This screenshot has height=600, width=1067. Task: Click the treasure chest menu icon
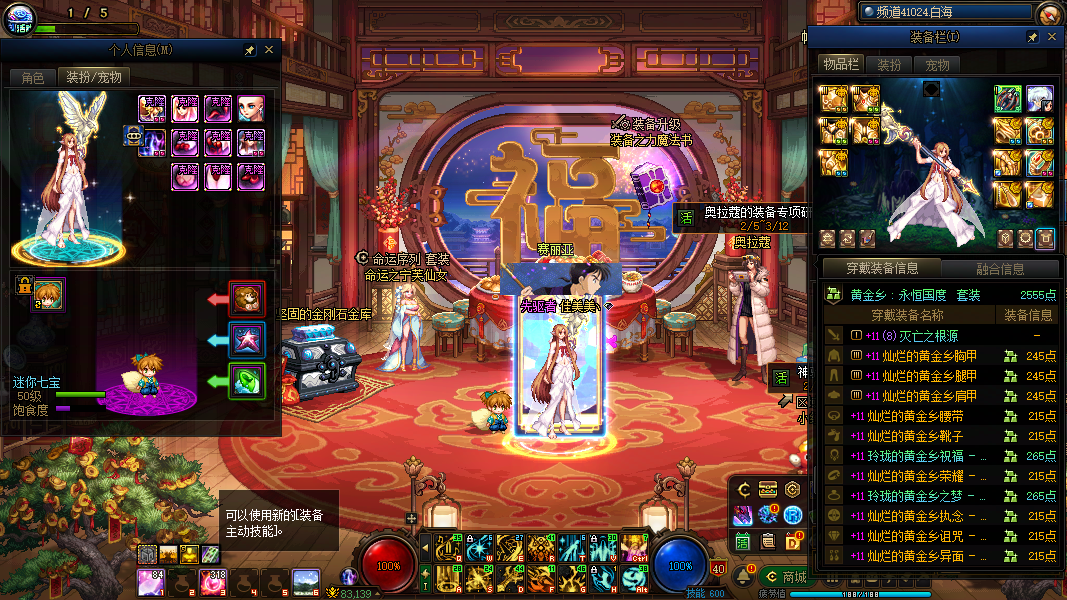768,490
